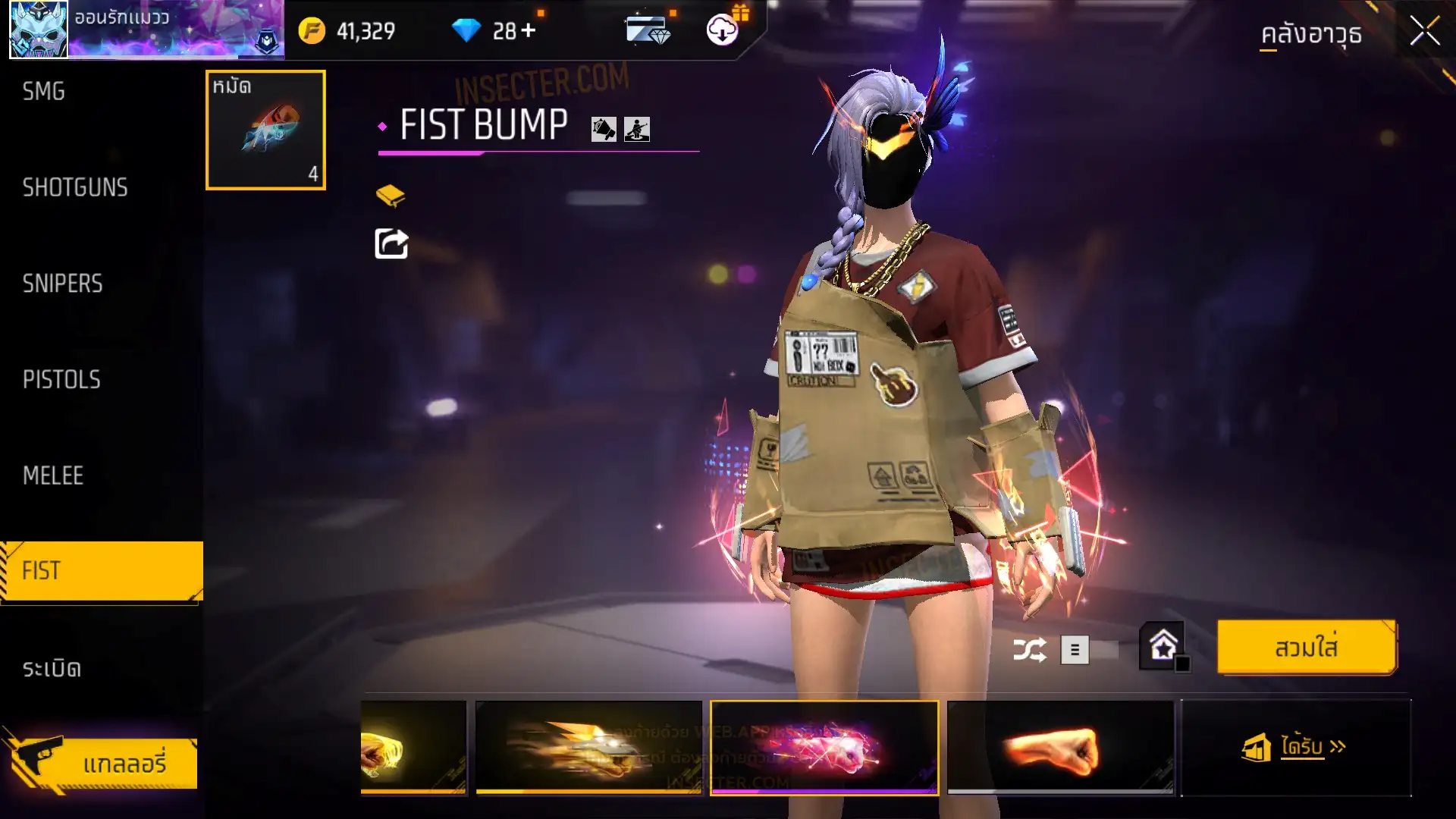Switch to the SMG category

[x=44, y=92]
